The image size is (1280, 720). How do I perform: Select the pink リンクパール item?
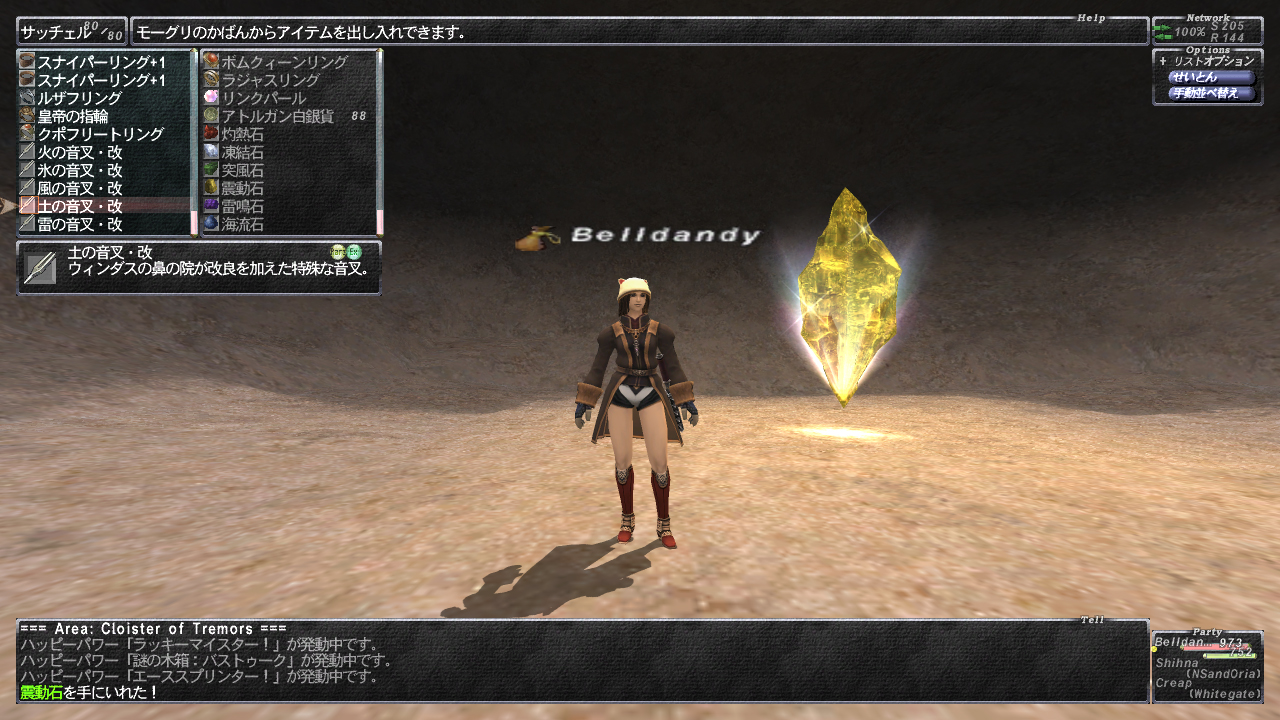pyautogui.click(x=263, y=98)
